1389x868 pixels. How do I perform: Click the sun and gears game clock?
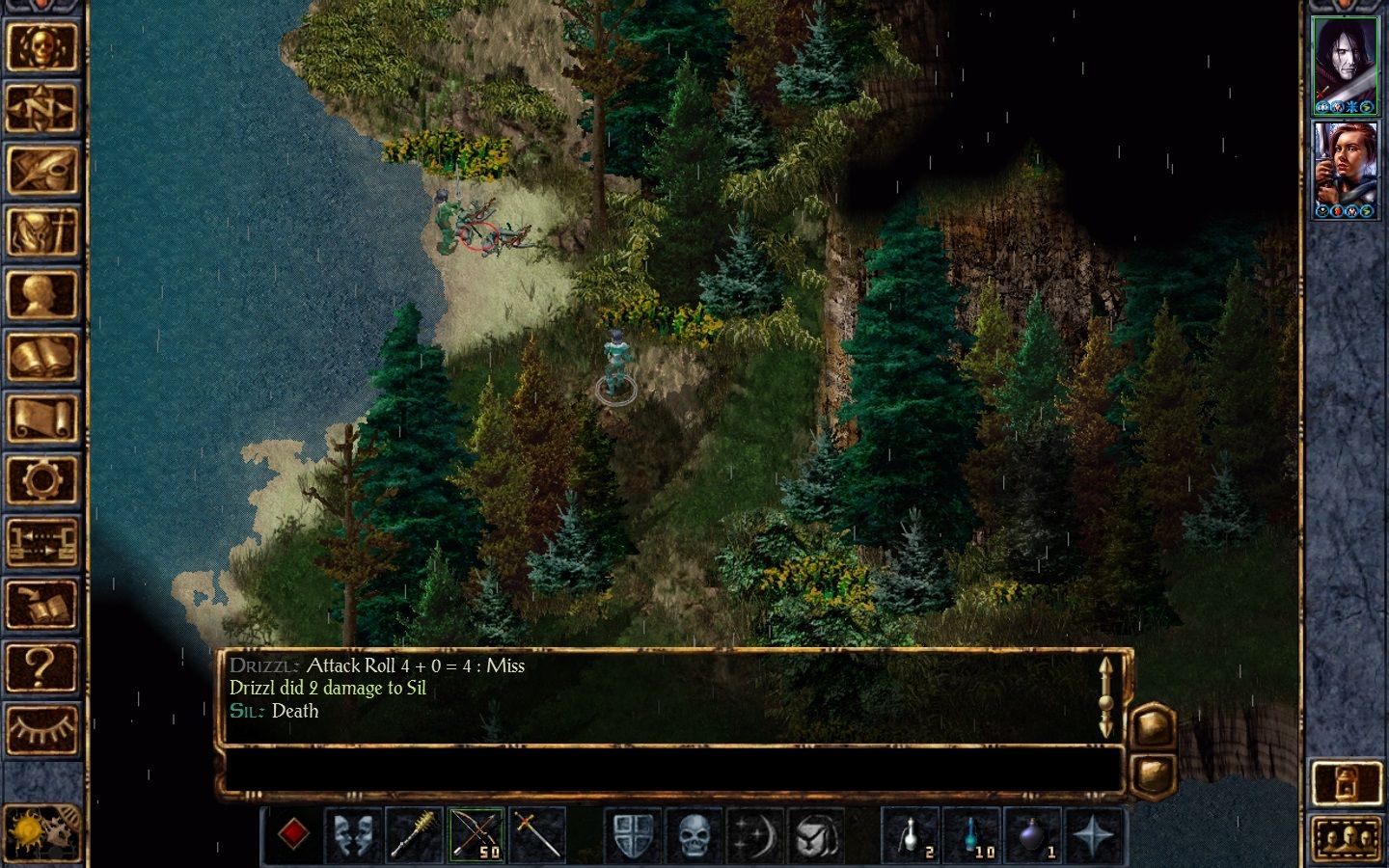coord(41,830)
